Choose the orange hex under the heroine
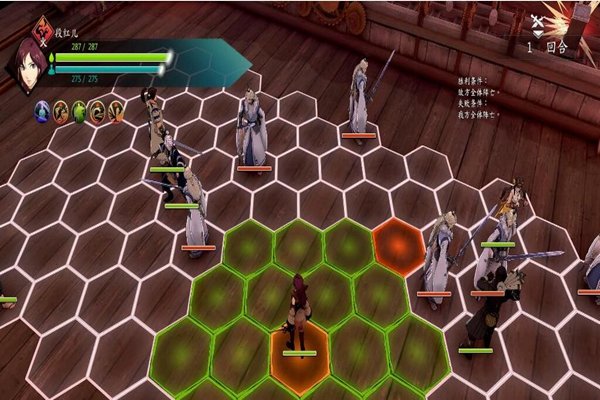The width and height of the screenshot is (600, 400). pyautogui.click(x=298, y=356)
